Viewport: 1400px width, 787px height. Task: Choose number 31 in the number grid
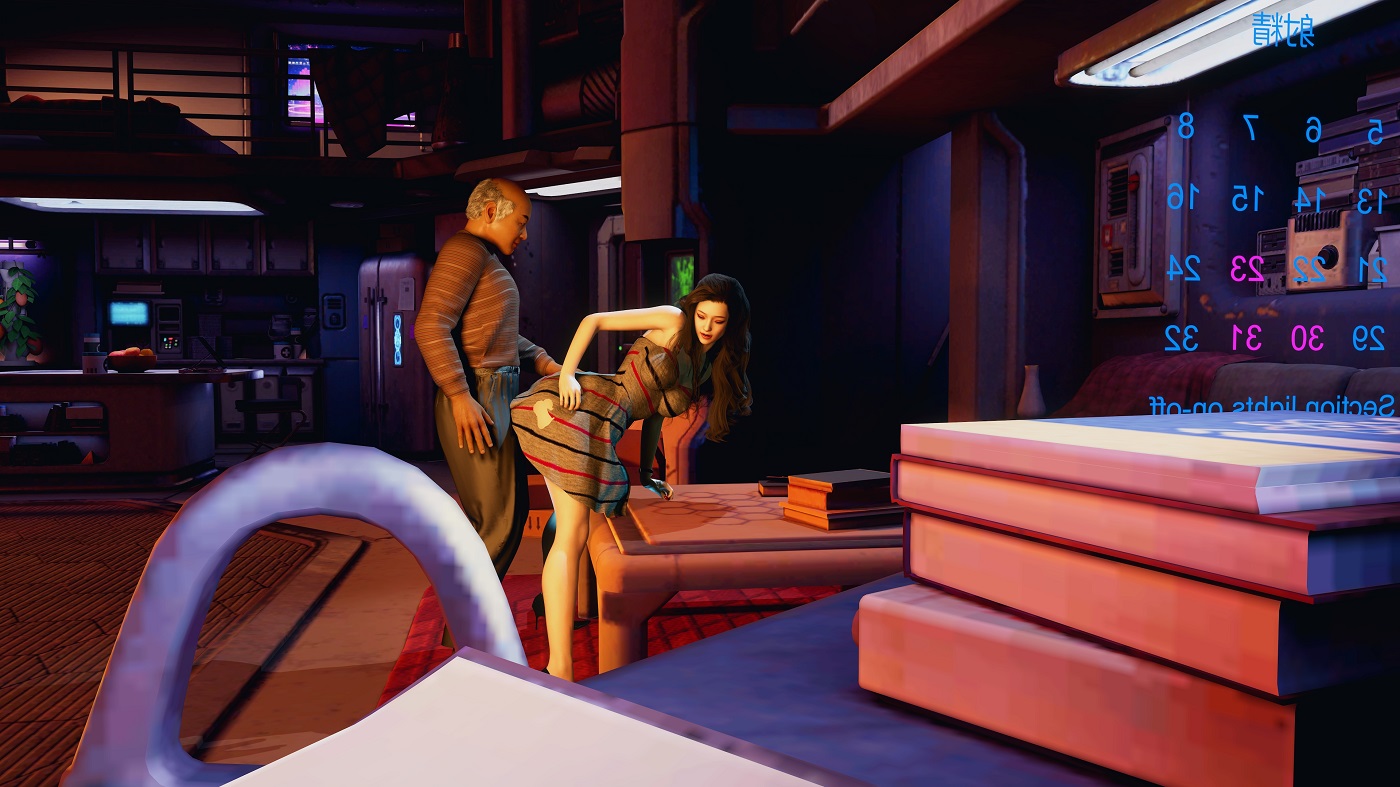[1246, 338]
